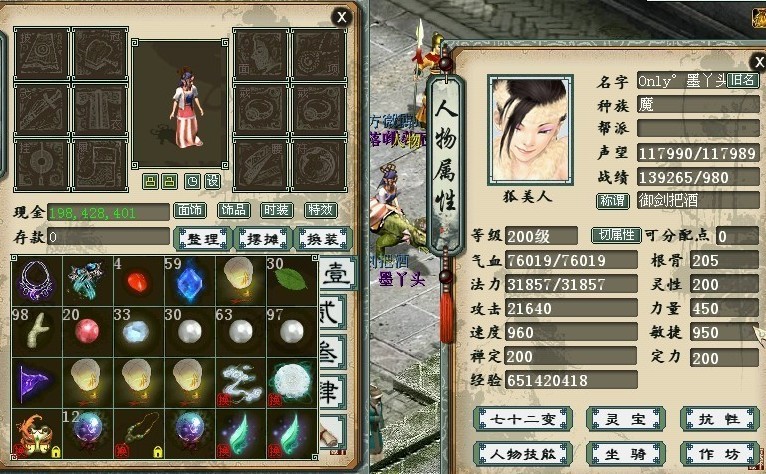Open the 摆摊 stall button
Image resolution: width=766 pixels, height=474 pixels.
263,238
